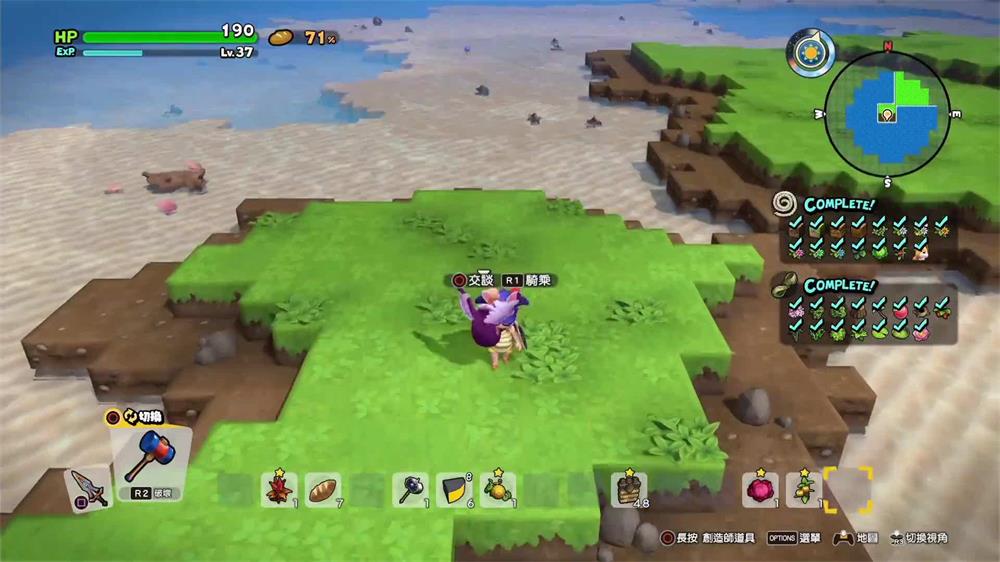1000x562 pixels.
Task: Pick the crate block slot with 48
Action: 629,489
